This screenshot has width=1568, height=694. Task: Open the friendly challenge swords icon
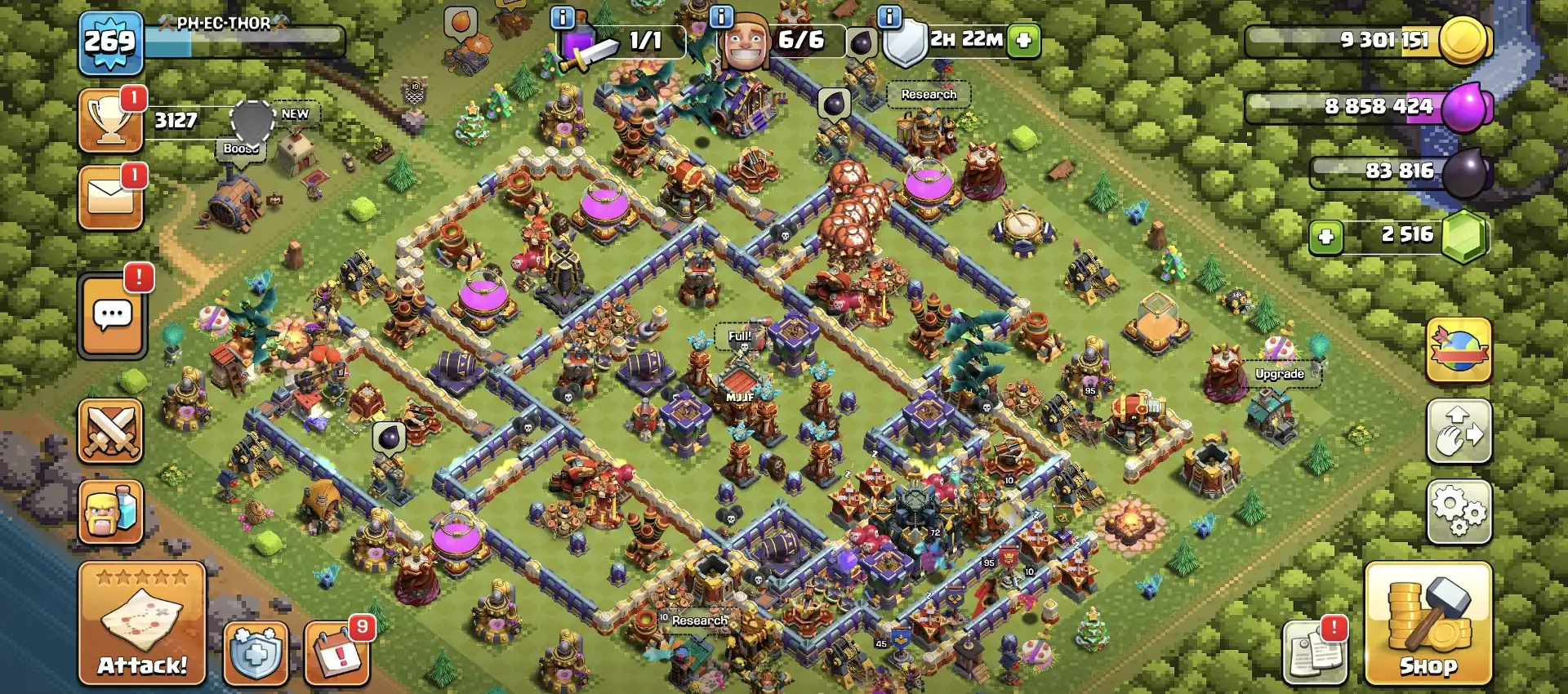coord(112,431)
